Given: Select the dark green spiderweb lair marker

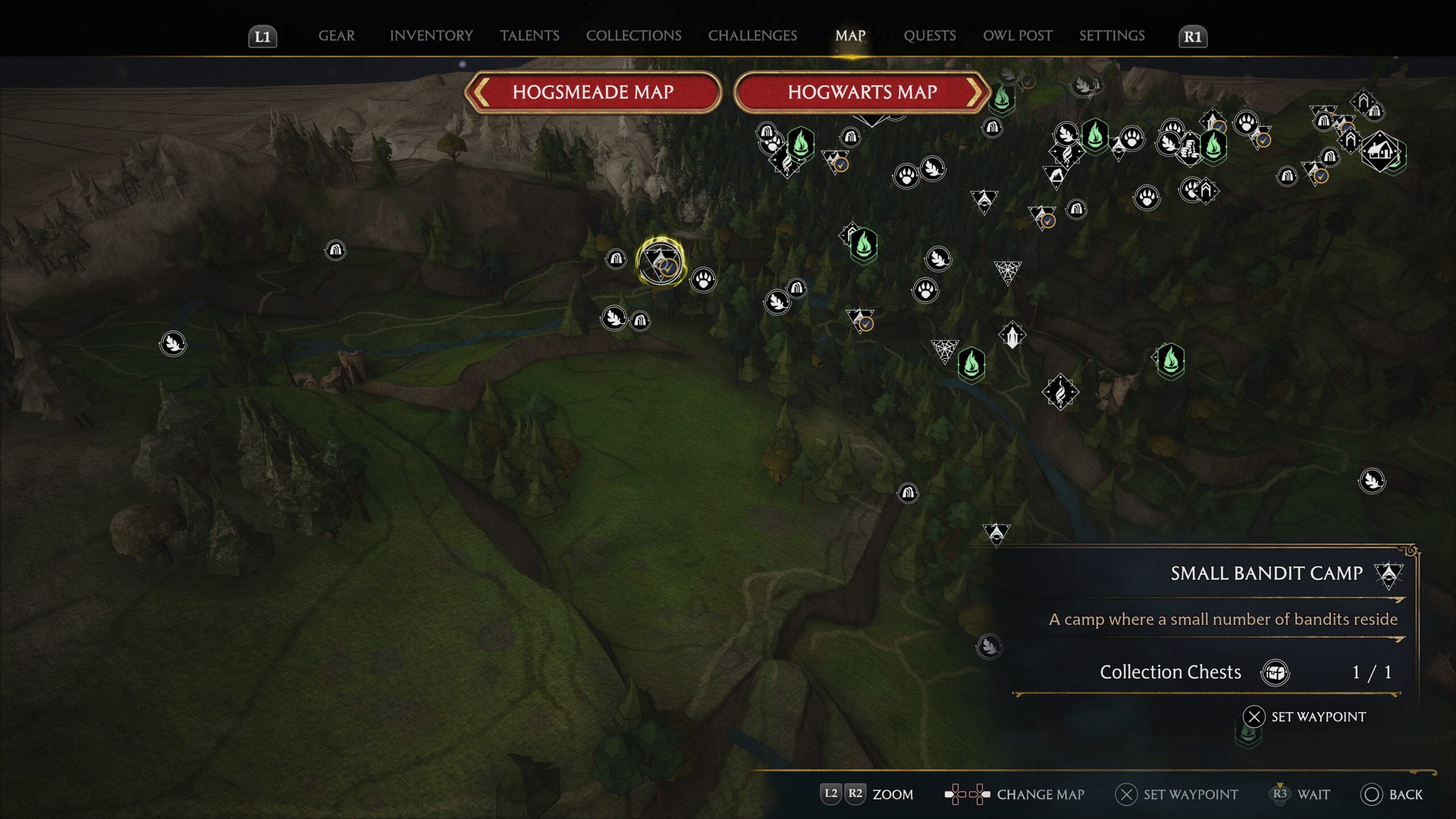Looking at the screenshot, I should pos(1007,272).
